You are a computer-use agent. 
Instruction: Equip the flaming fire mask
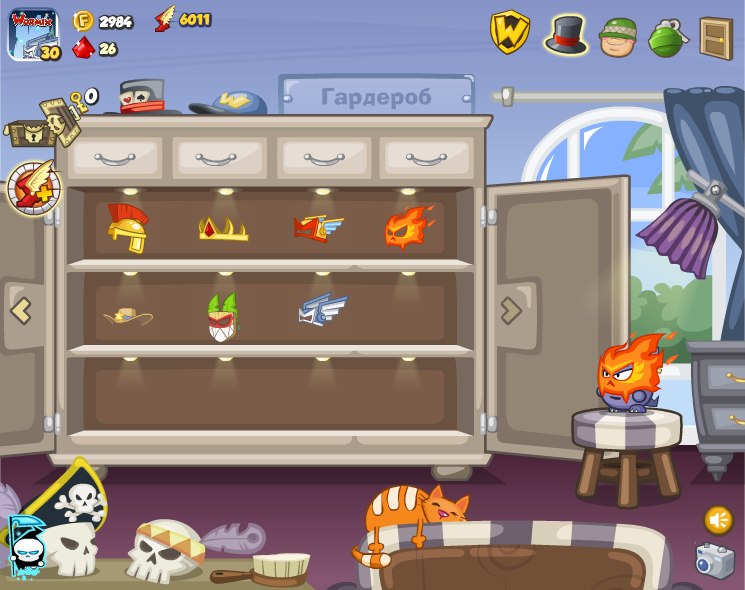pyautogui.click(x=410, y=227)
